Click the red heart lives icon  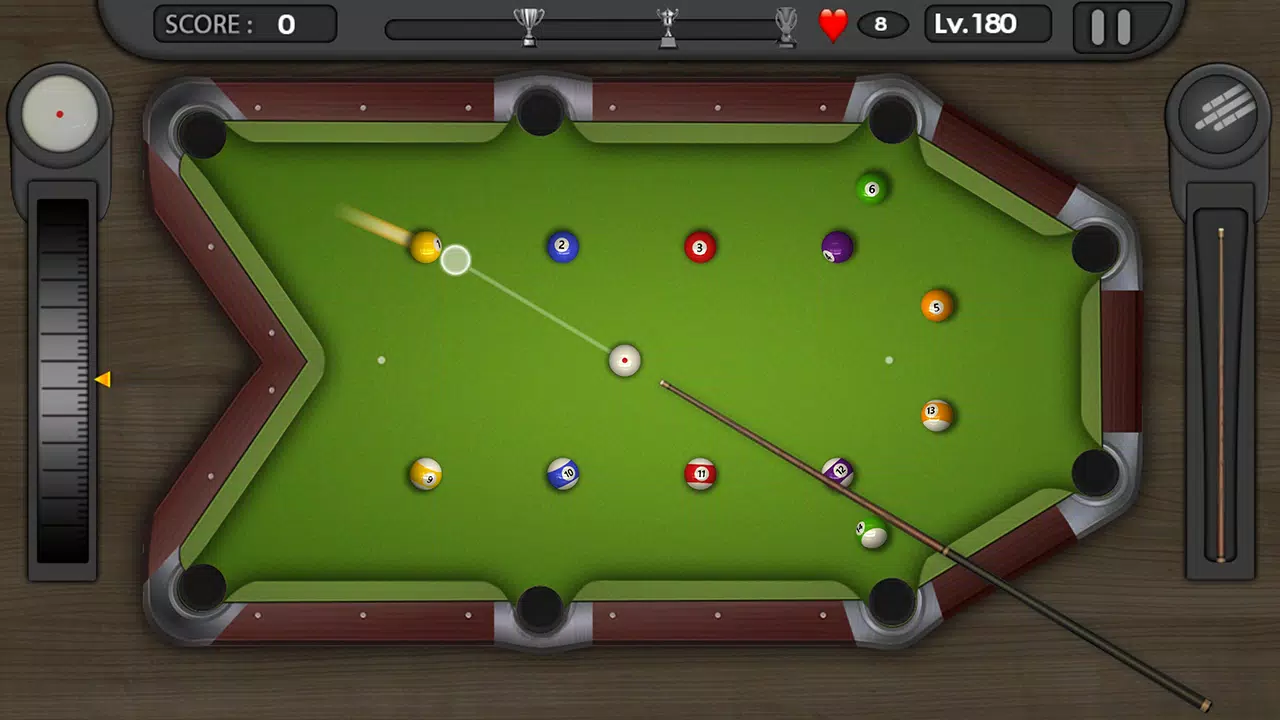pos(832,22)
